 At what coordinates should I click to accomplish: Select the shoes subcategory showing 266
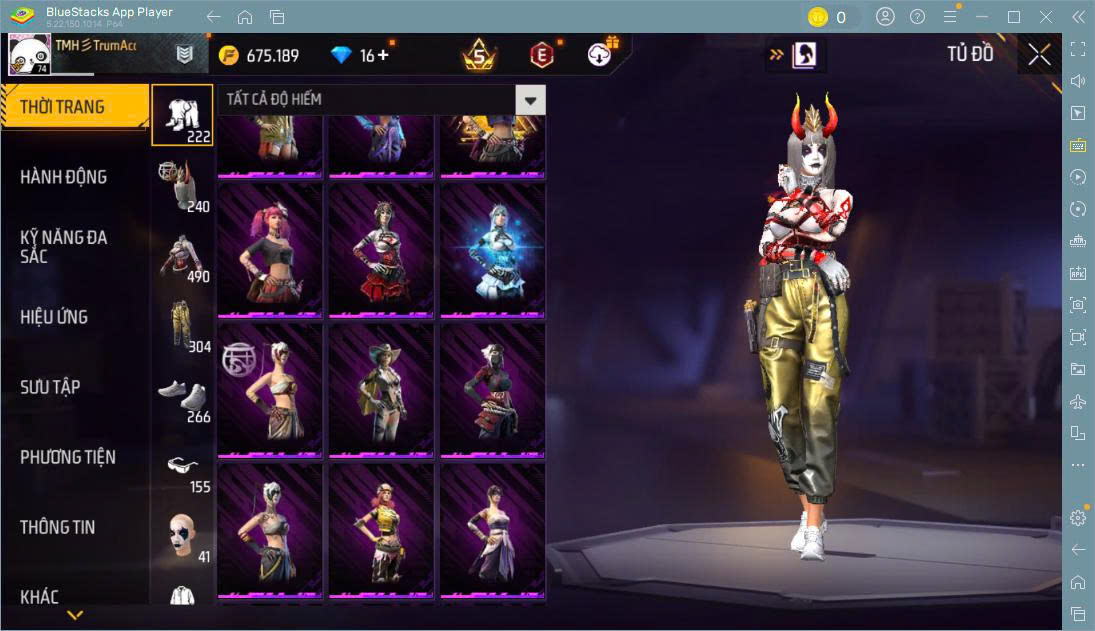(x=182, y=395)
